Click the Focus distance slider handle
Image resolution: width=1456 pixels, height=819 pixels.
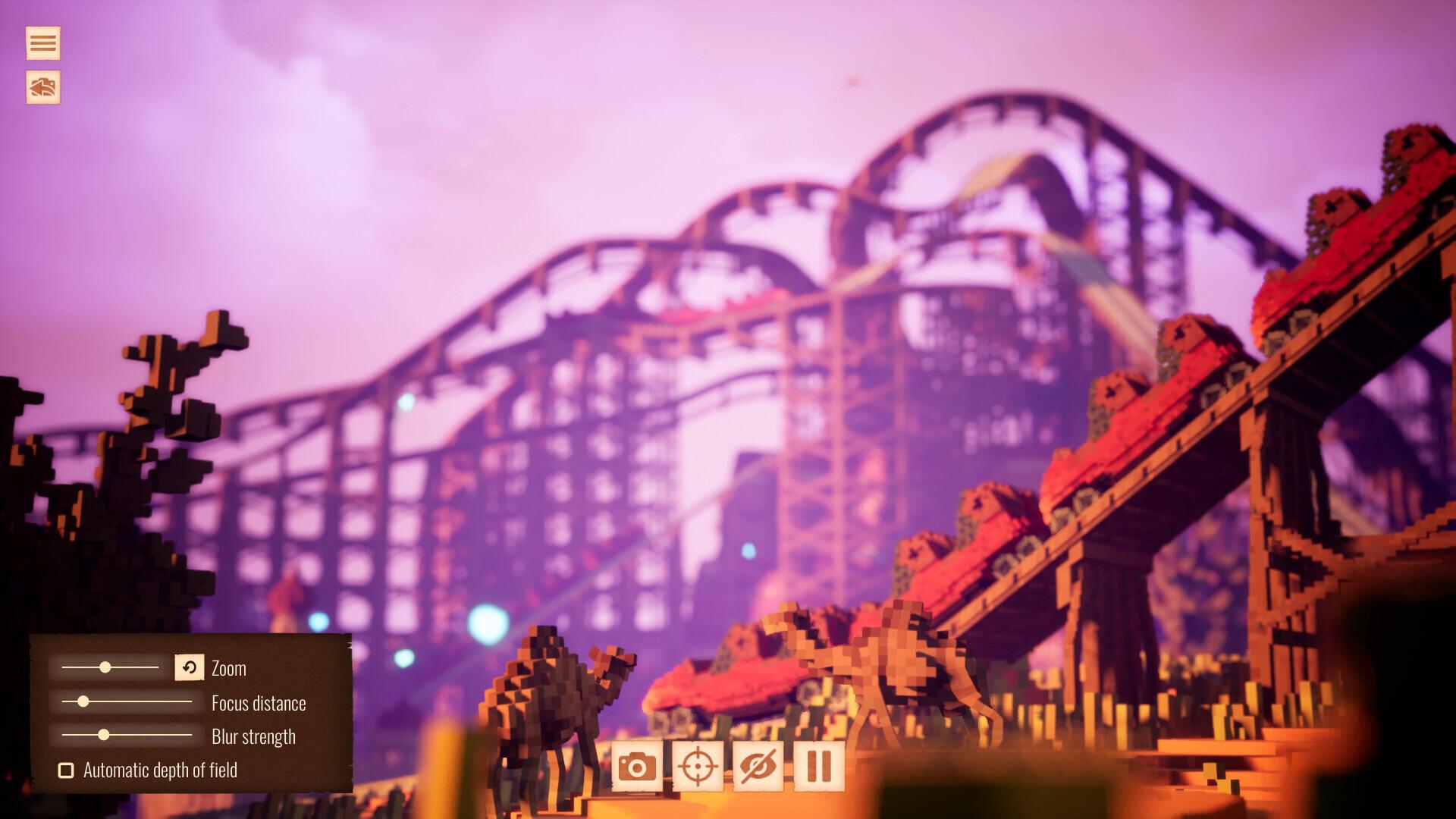(x=82, y=702)
